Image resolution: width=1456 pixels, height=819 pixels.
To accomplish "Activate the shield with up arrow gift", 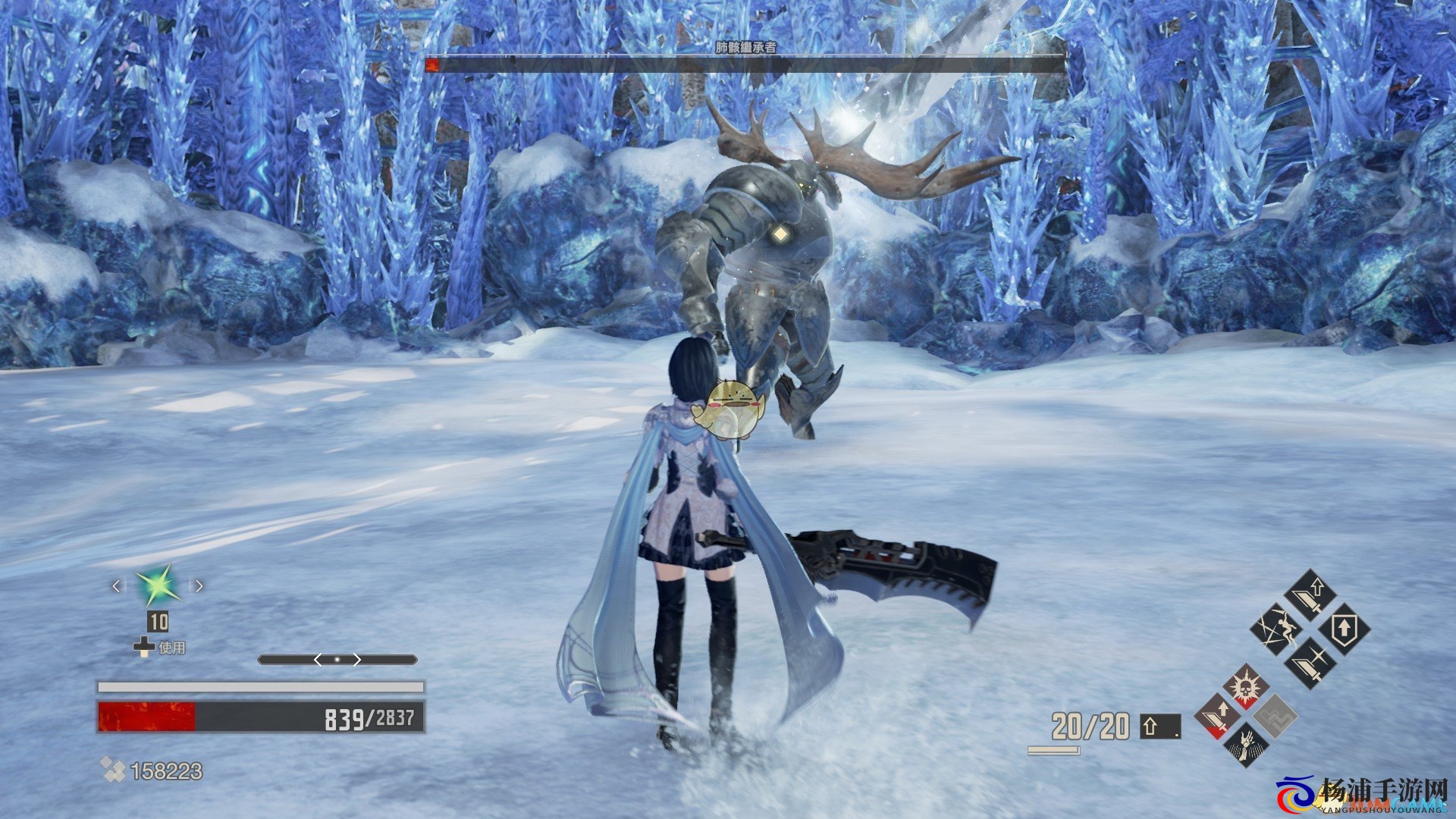I will click(x=1345, y=629).
